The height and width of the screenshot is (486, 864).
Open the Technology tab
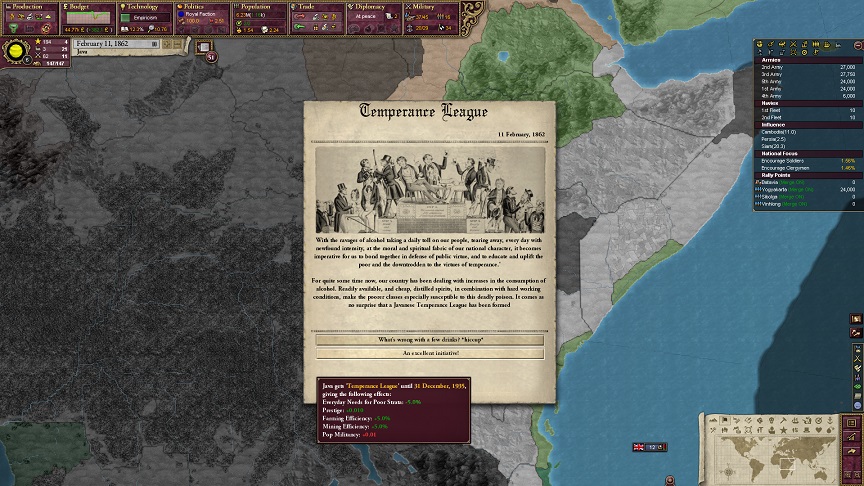coord(146,7)
